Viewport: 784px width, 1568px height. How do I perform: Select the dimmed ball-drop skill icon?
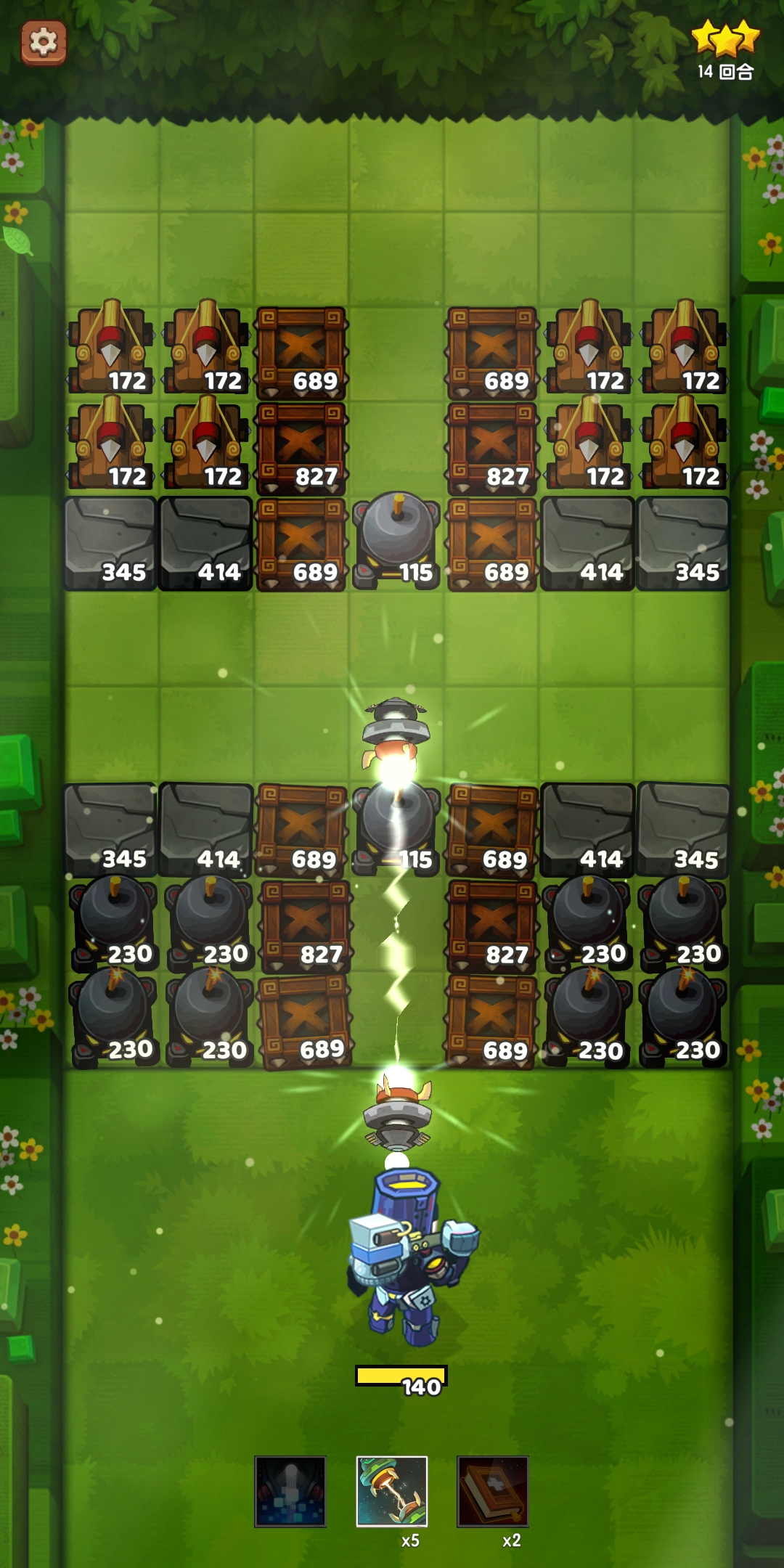point(290,1491)
